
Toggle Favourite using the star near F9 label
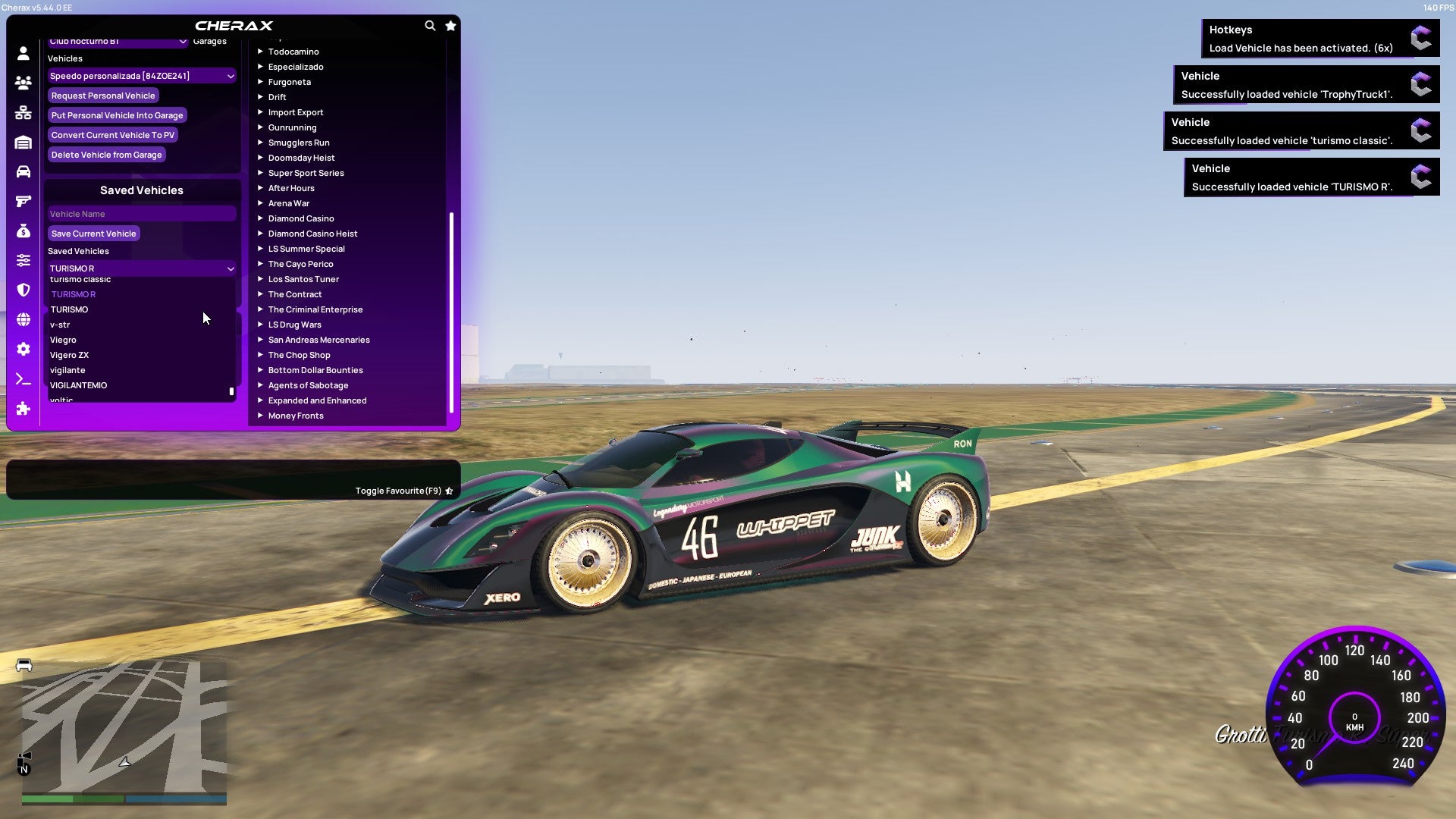click(x=450, y=491)
